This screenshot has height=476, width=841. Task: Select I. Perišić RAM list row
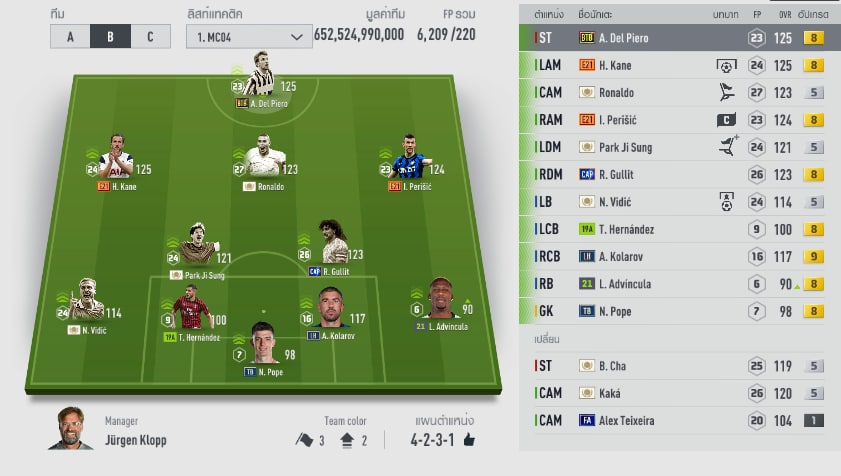(680, 120)
